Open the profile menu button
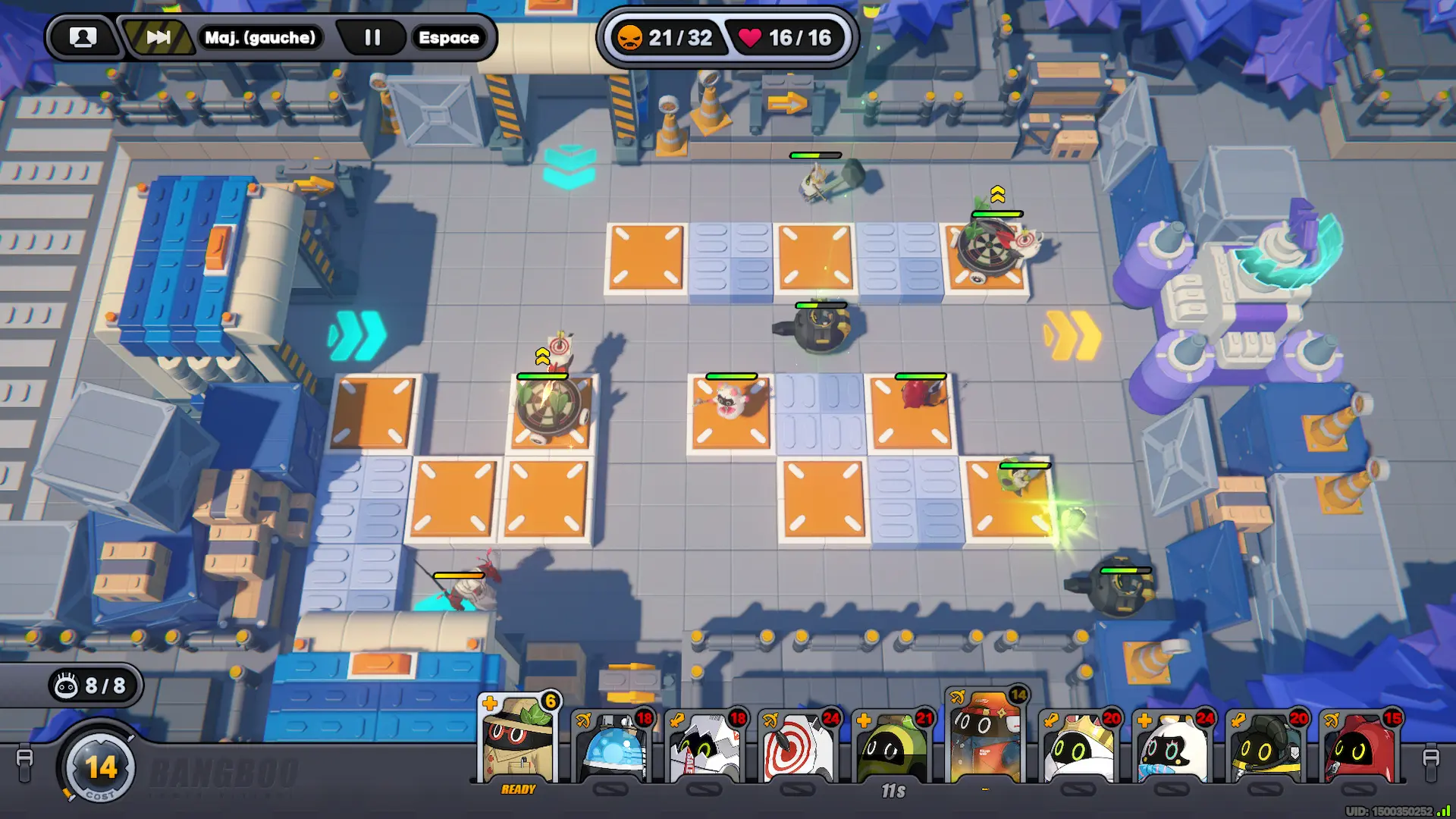The image size is (1456, 819). point(83,37)
